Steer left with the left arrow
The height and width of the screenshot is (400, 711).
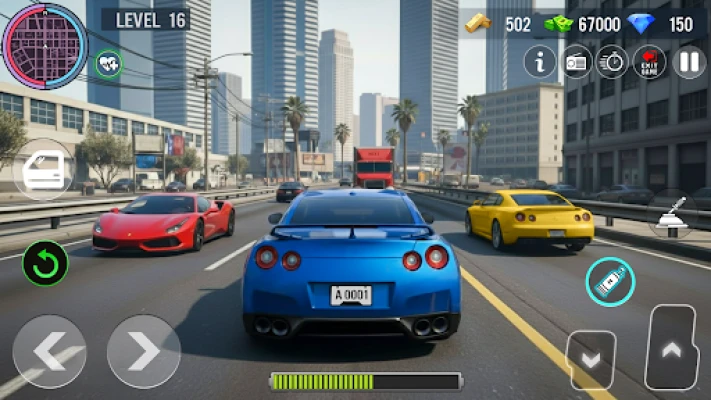[49, 351]
